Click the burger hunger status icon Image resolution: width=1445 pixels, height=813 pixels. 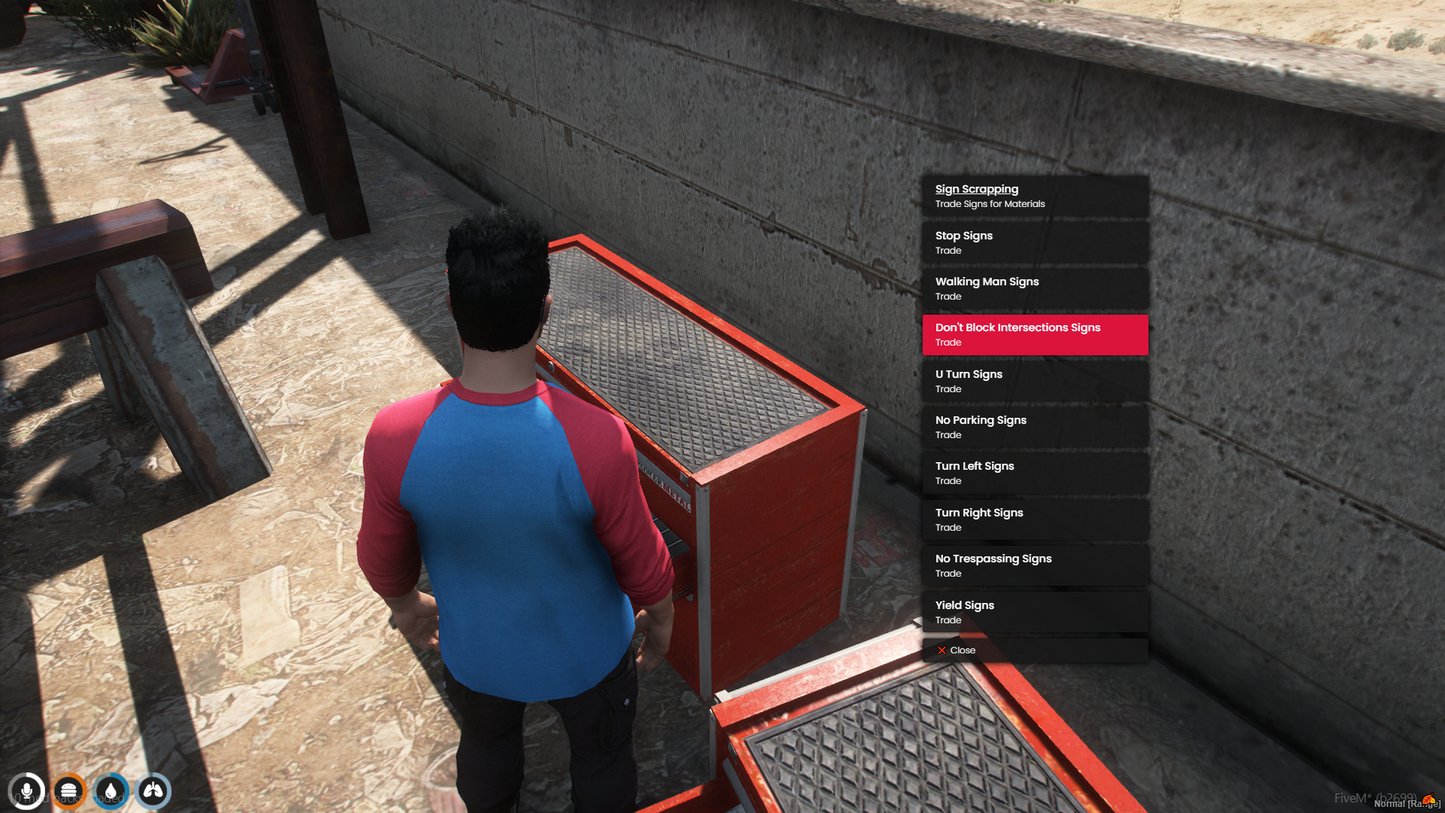[x=69, y=791]
